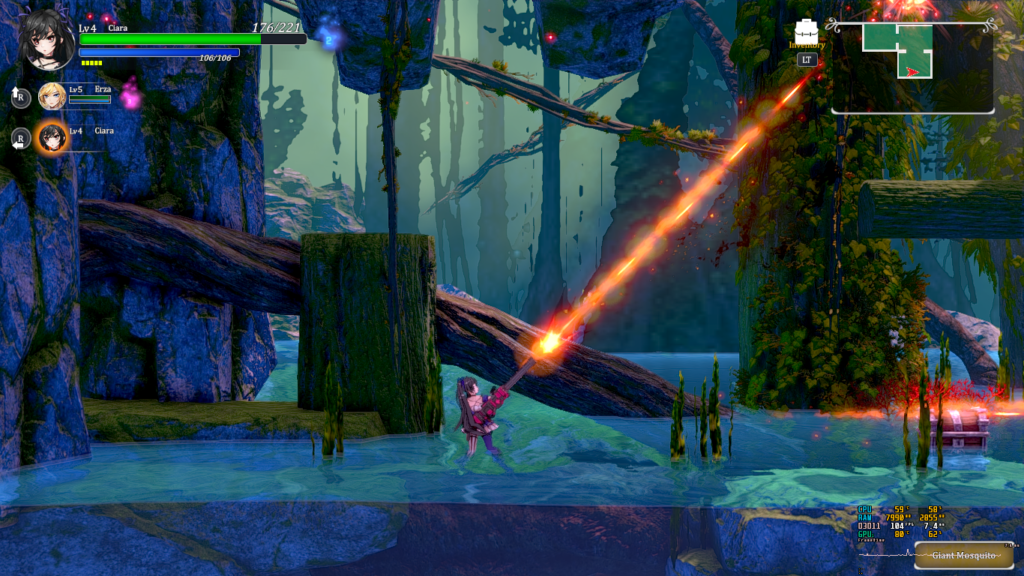Click the Giant Mosquito enemy name plate
The height and width of the screenshot is (576, 1024).
pyautogui.click(x=963, y=555)
